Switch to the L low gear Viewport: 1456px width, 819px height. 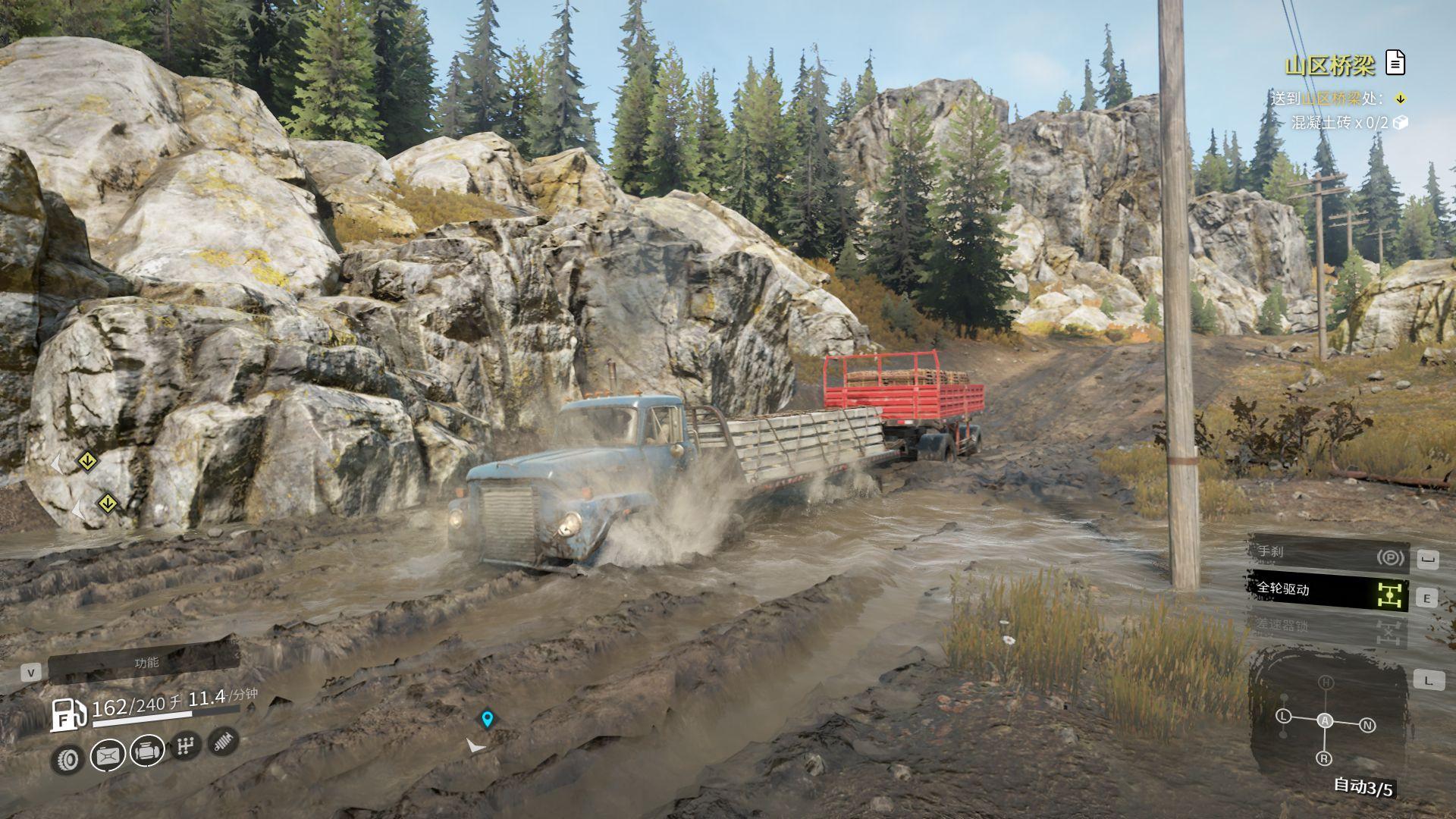coord(1283,717)
